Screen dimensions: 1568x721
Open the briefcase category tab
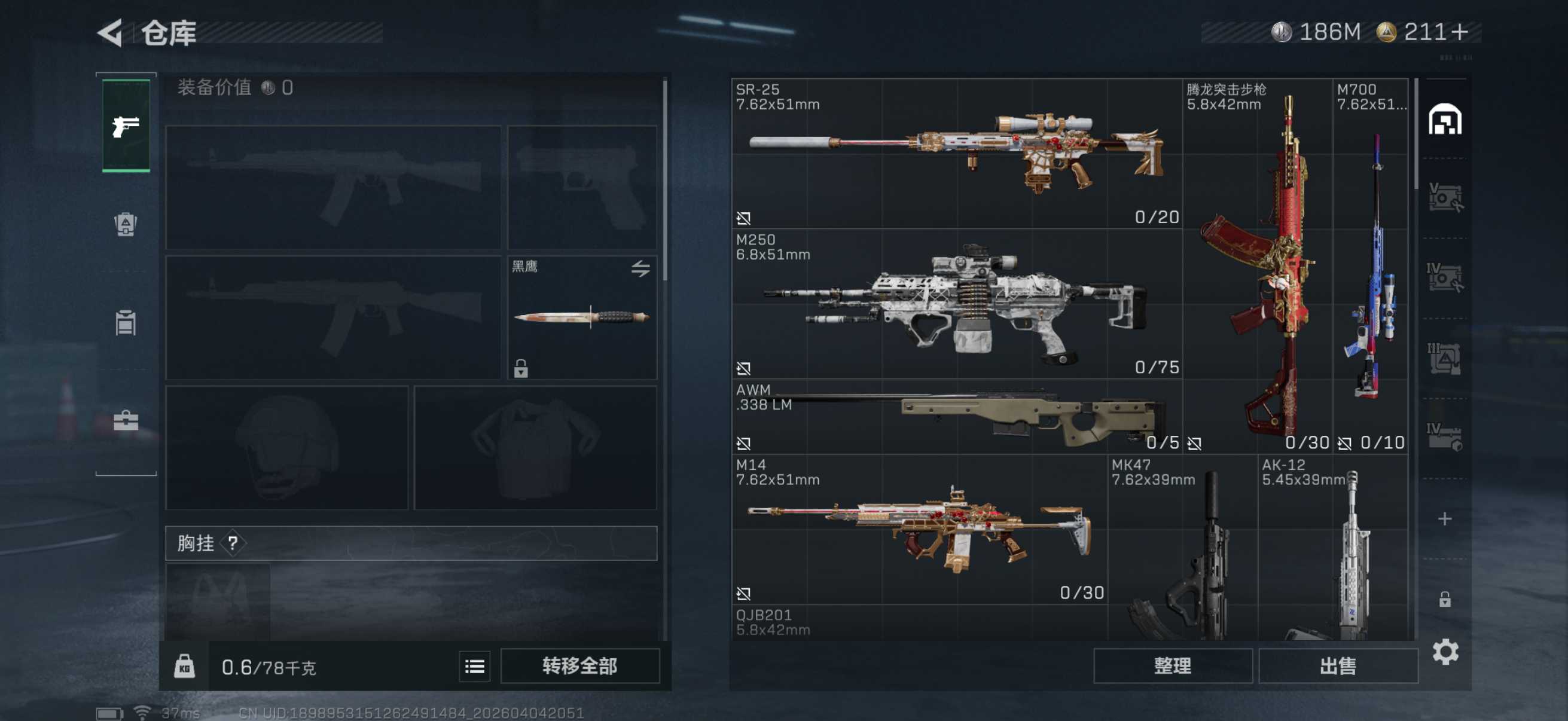tap(126, 420)
